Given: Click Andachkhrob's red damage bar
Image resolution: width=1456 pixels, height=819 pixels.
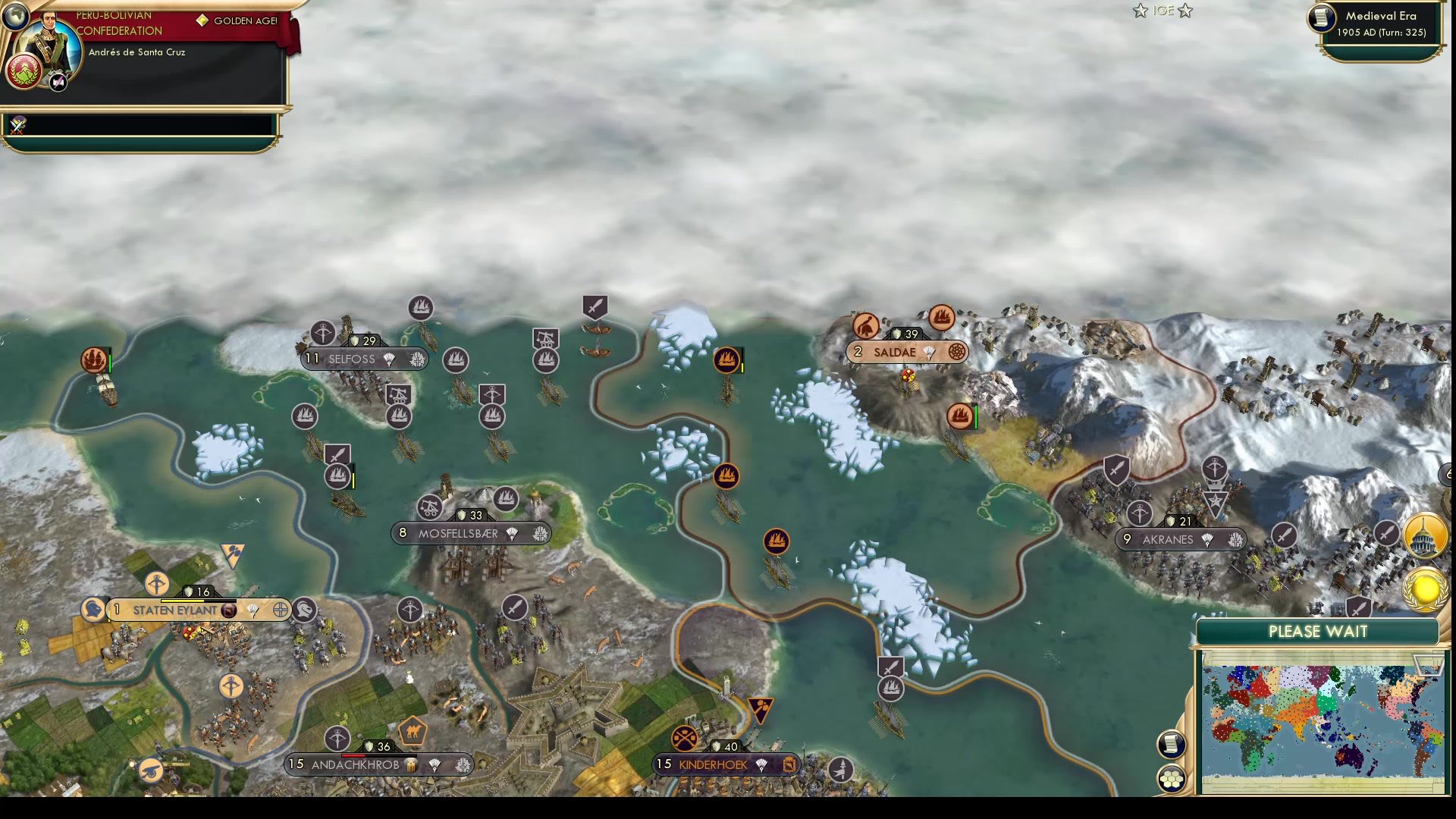Looking at the screenshot, I should coord(353,755).
